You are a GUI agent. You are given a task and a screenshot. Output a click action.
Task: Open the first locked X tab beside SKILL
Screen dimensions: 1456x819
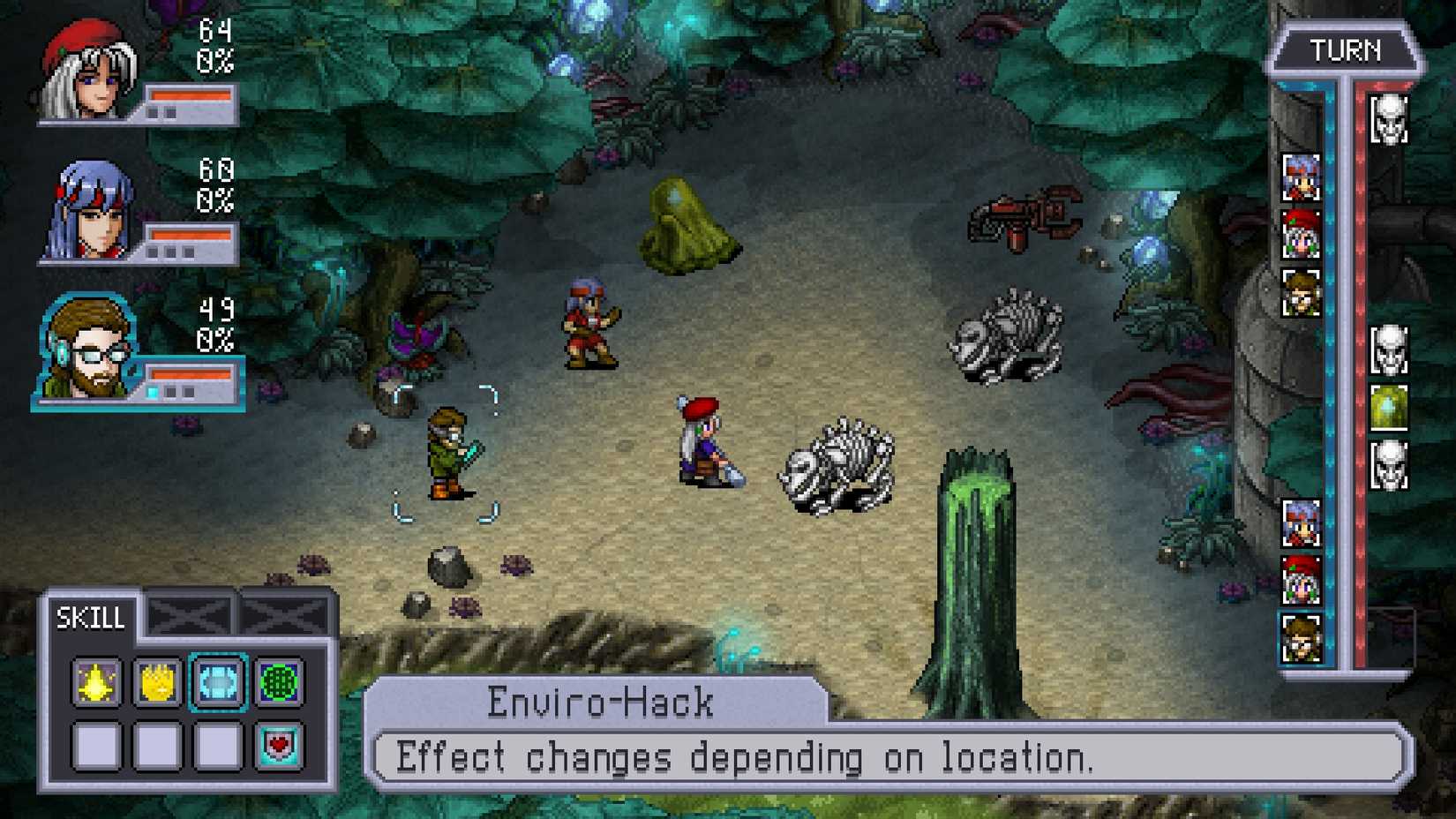pos(189,613)
